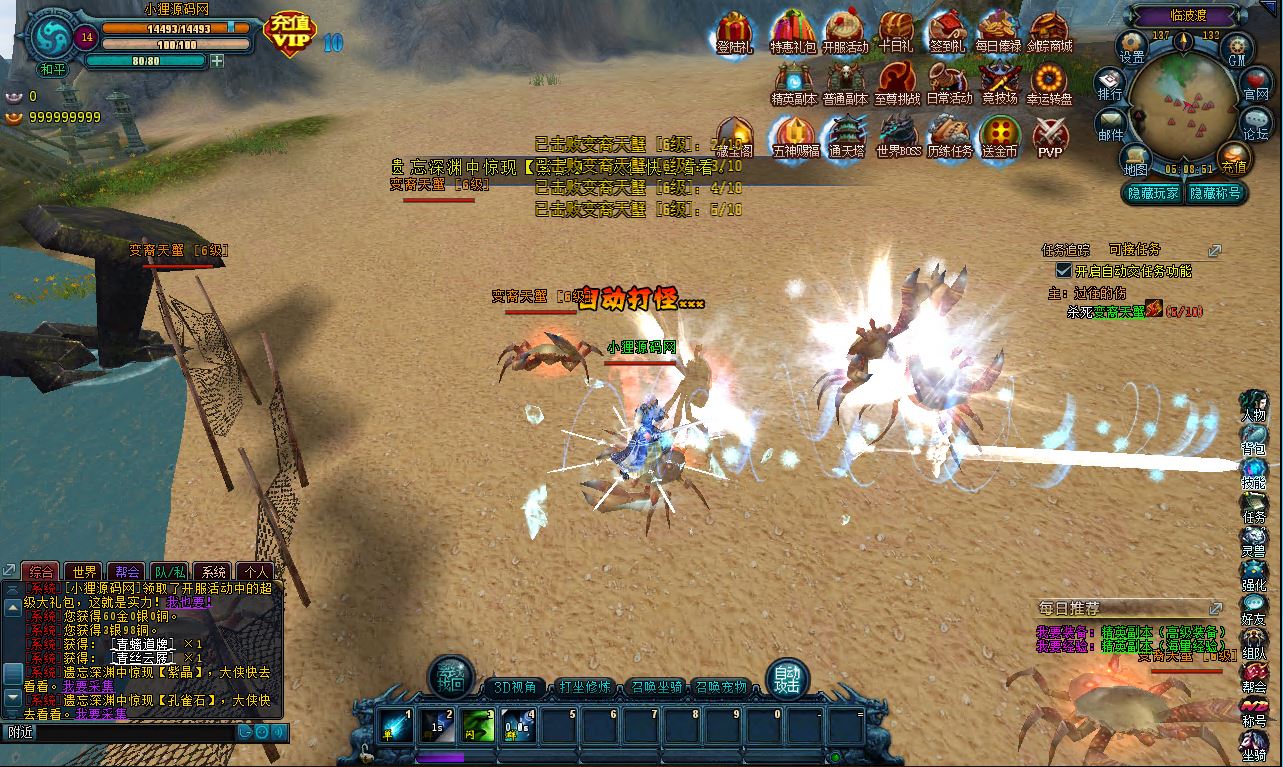
Task: Toggle the 自动攻击 auto attack button
Action: pyautogui.click(x=786, y=680)
